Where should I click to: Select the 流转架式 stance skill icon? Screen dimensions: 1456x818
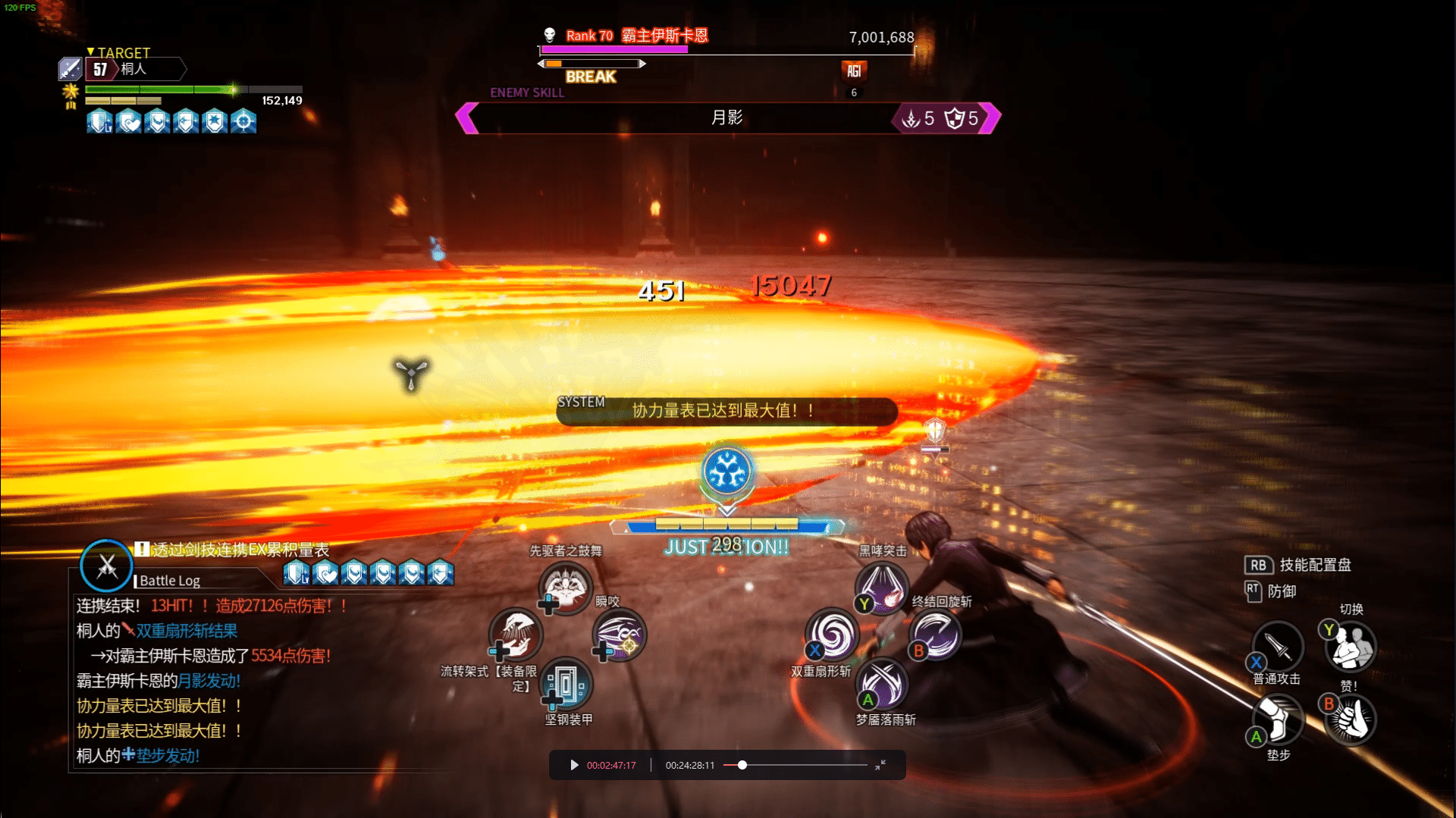click(x=516, y=635)
